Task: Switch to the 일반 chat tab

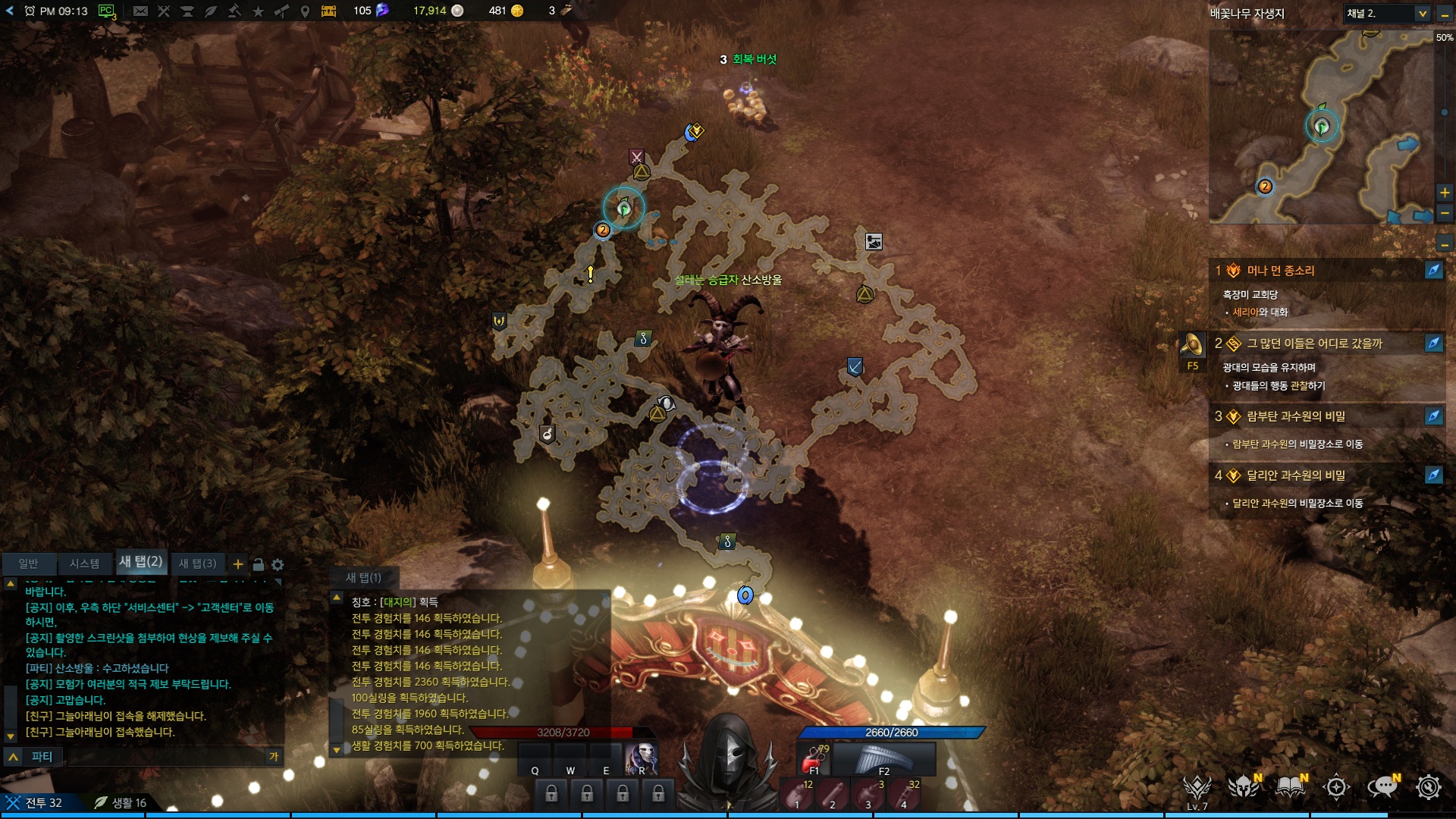Action: pyautogui.click(x=28, y=563)
